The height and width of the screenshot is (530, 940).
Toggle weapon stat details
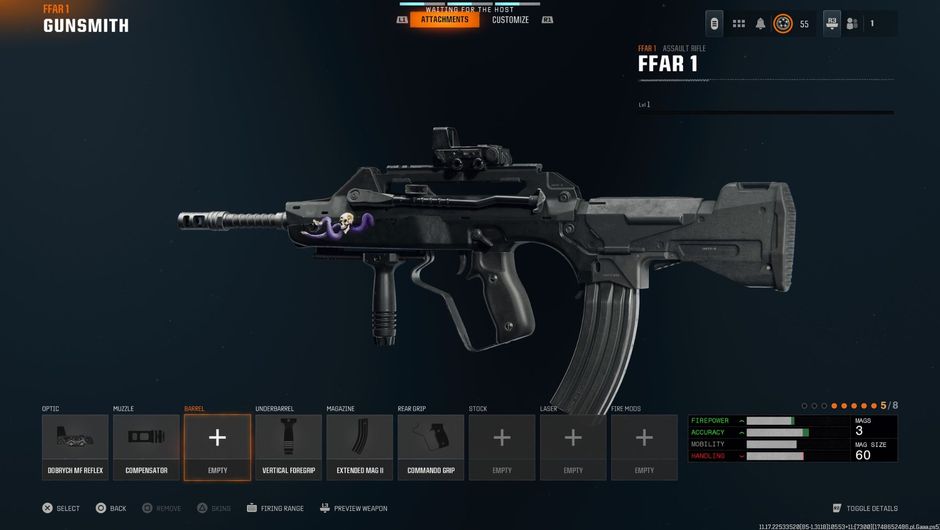[x=865, y=508]
